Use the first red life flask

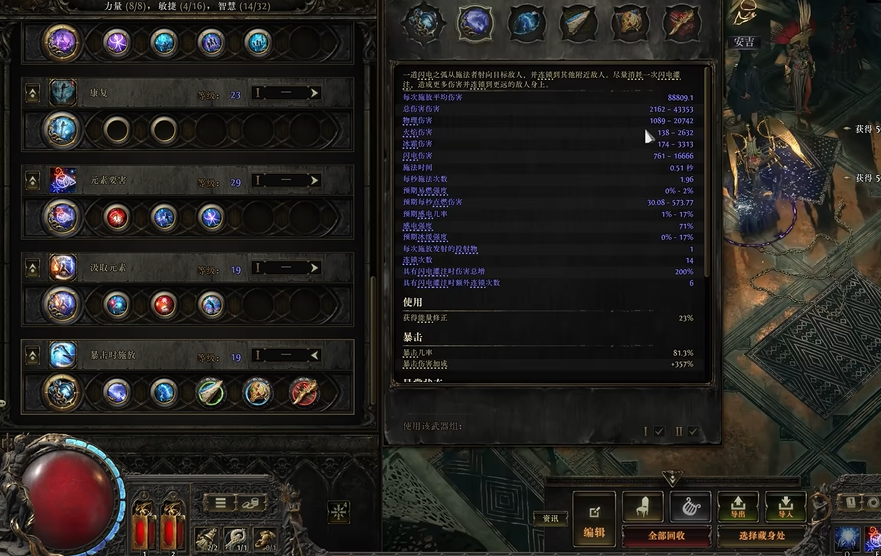point(145,523)
